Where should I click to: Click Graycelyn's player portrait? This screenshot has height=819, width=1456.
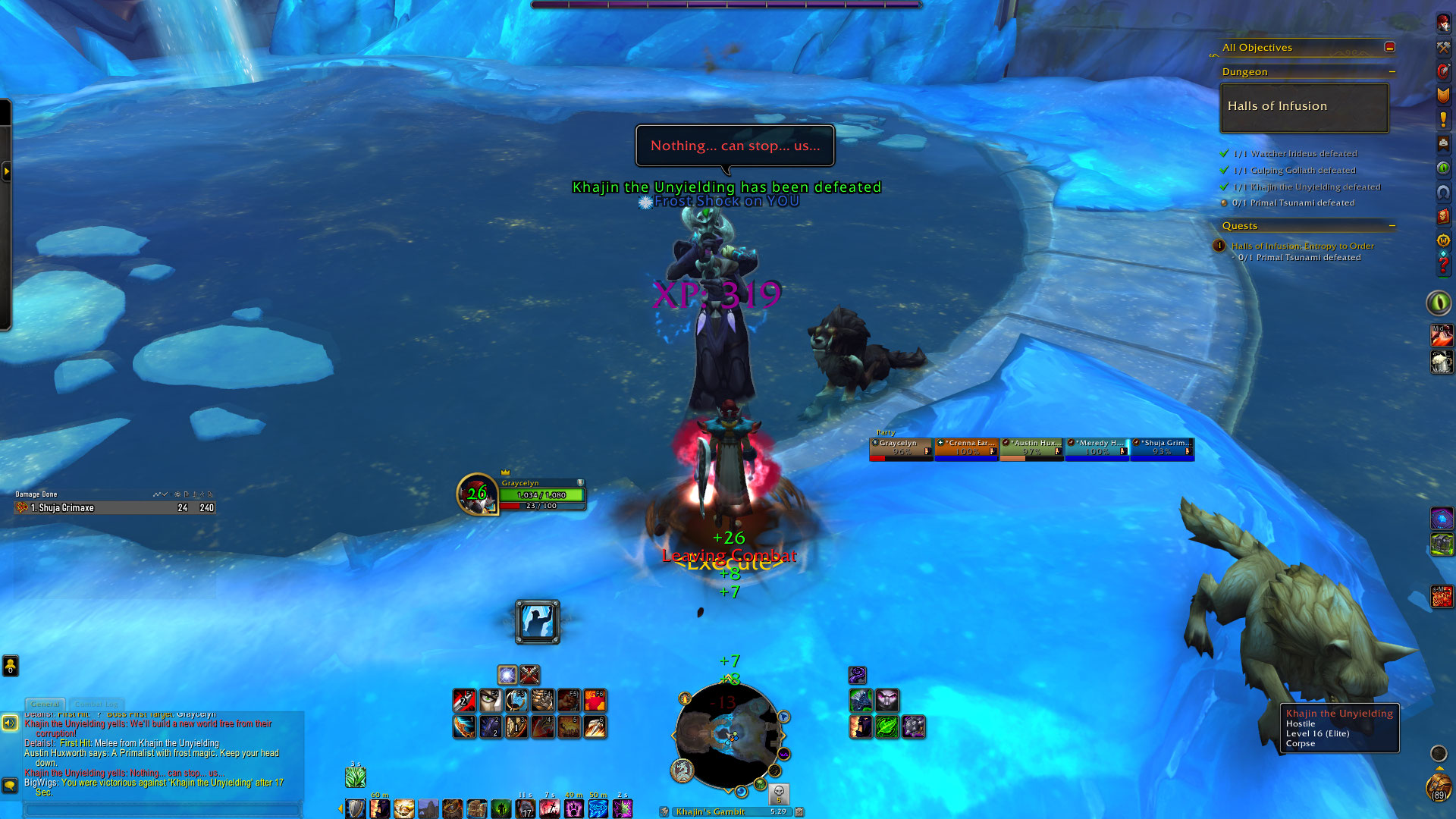pyautogui.click(x=477, y=494)
